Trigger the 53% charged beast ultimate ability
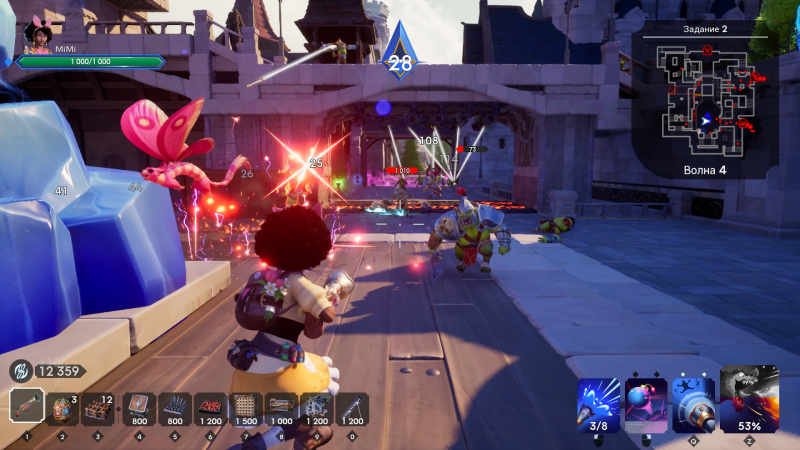800x450 pixels. (749, 398)
